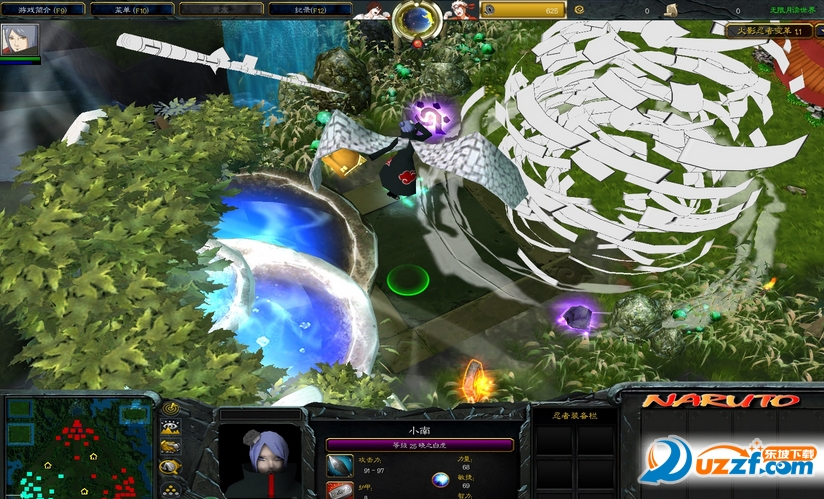824x499 pixels.
Task: Open the 游戏简介 (F9) quests menu
Action: point(40,9)
